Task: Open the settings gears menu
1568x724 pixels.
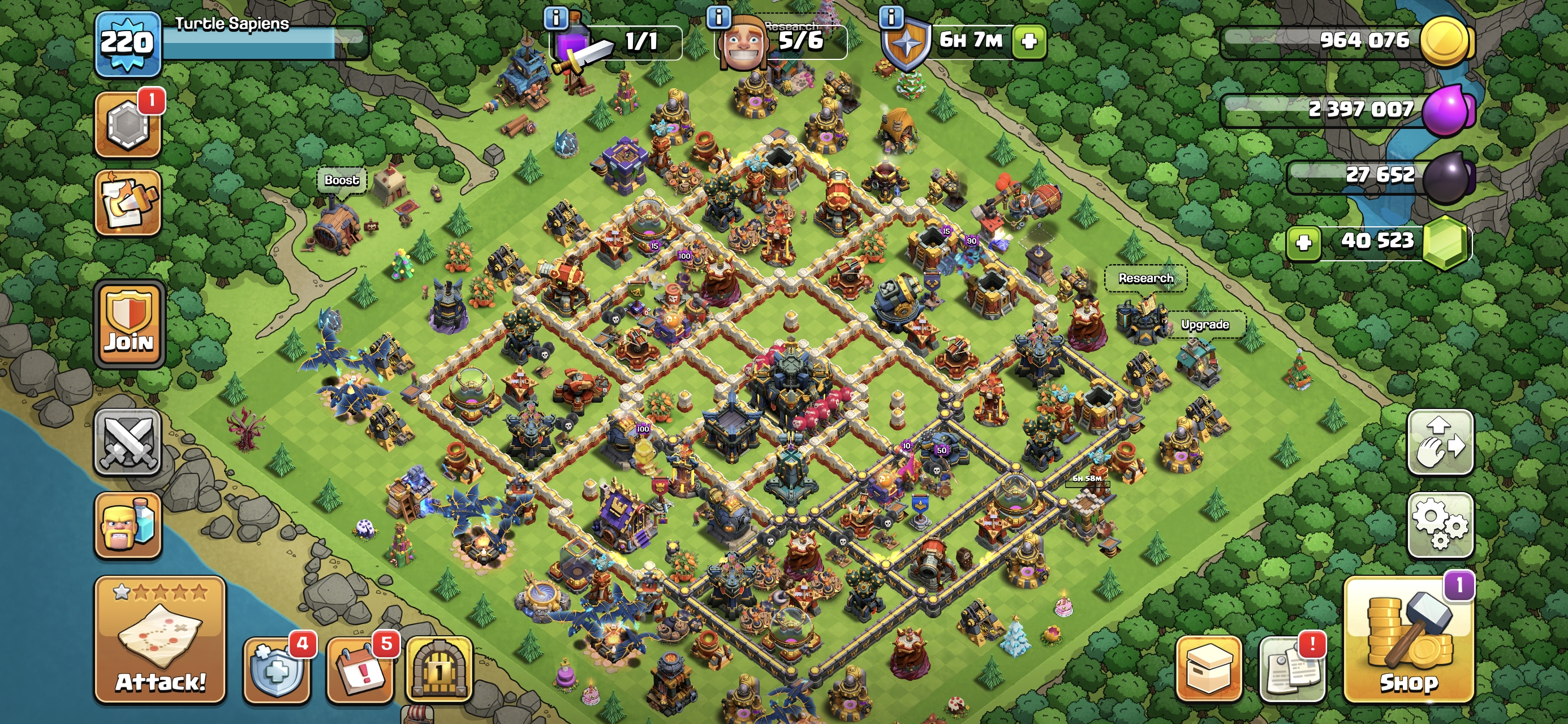Action: click(x=1440, y=525)
